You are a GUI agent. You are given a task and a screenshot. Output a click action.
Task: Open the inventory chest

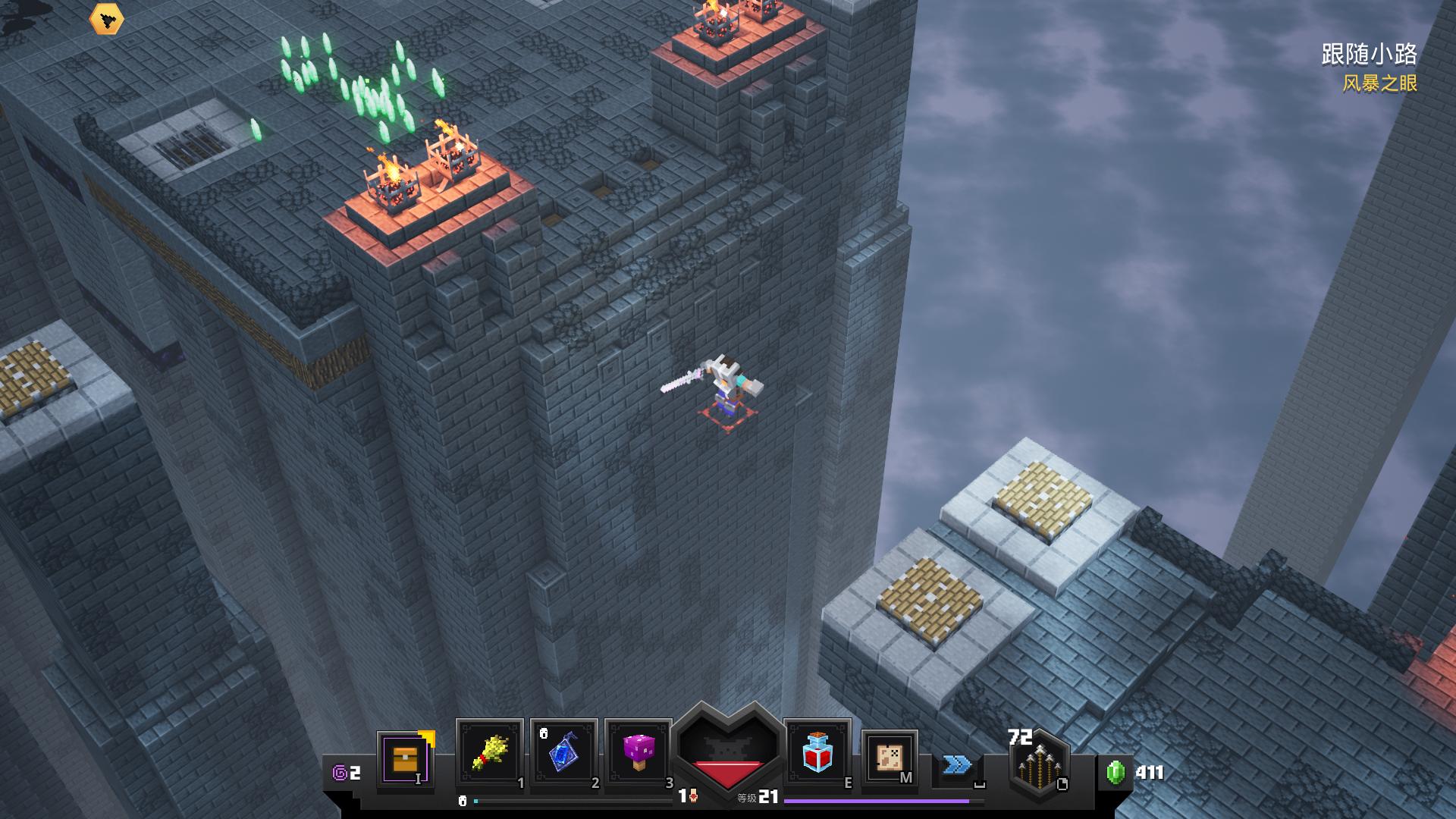[405, 758]
